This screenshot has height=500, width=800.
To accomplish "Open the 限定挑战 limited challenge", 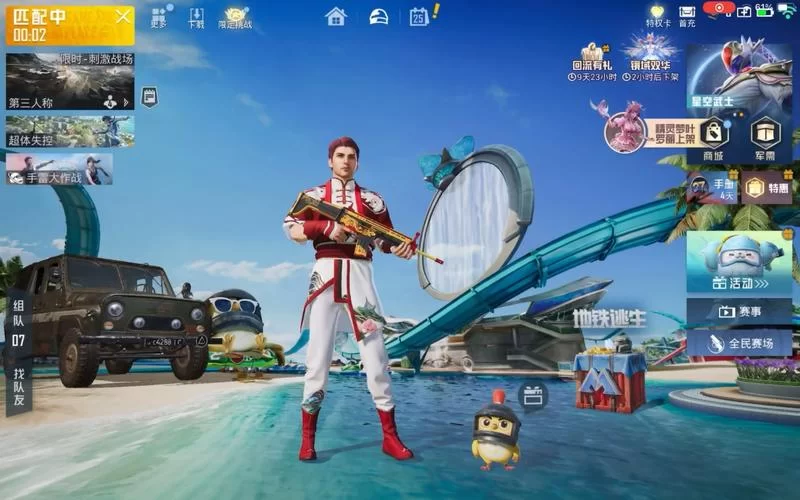I will 236,16.
